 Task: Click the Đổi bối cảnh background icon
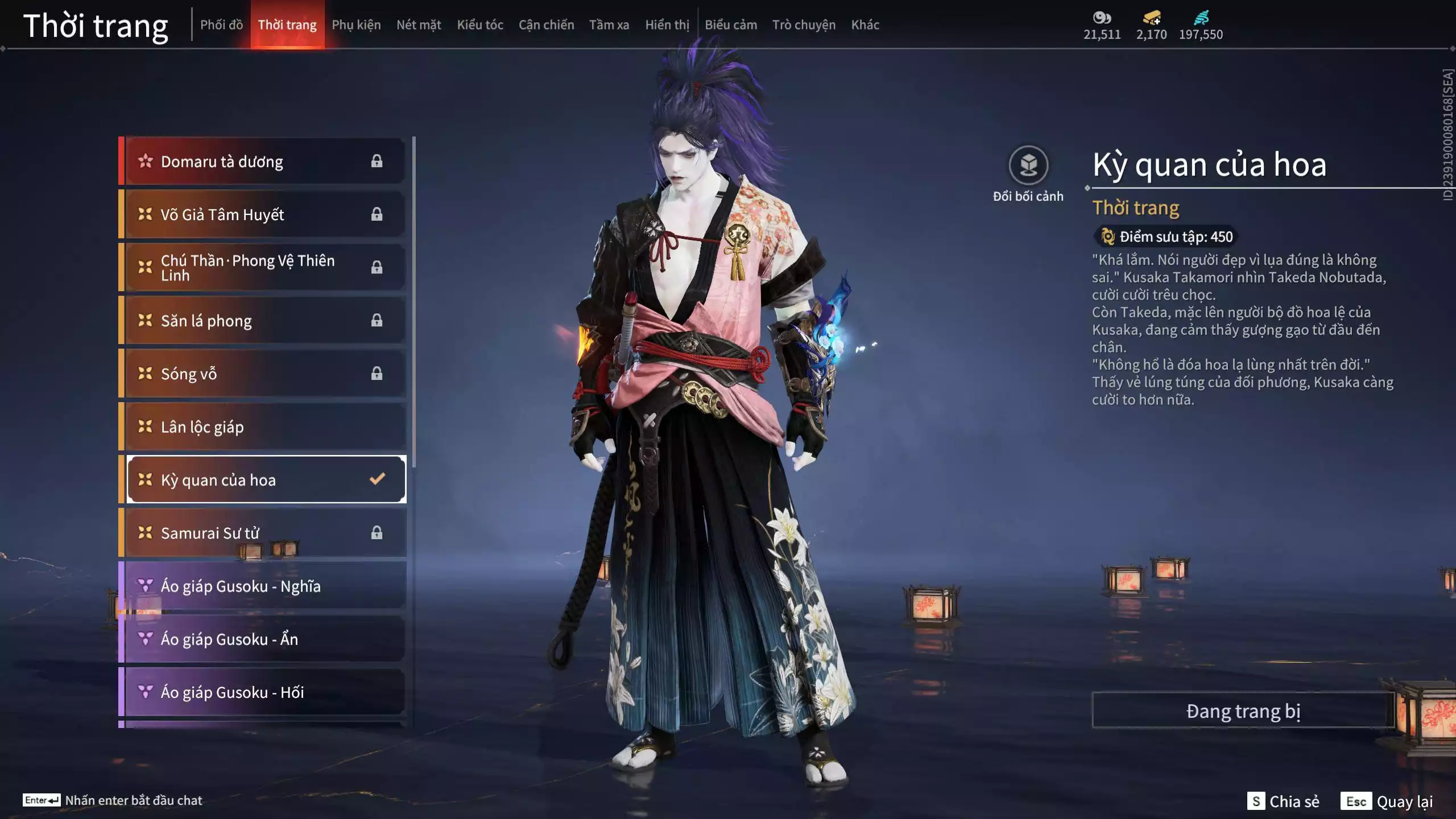tap(1028, 166)
